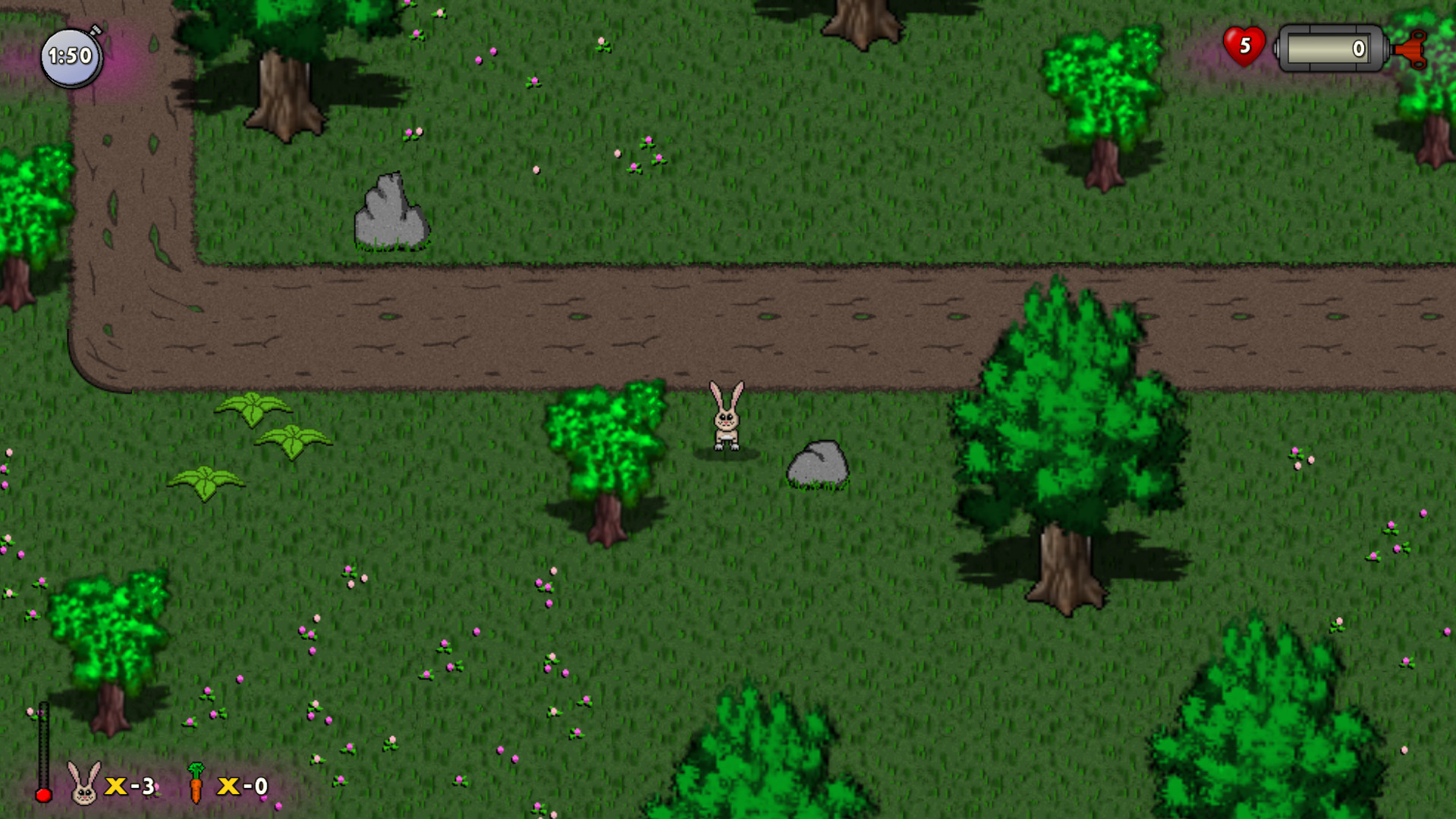Click the red bulb of the thermometer

click(43, 795)
